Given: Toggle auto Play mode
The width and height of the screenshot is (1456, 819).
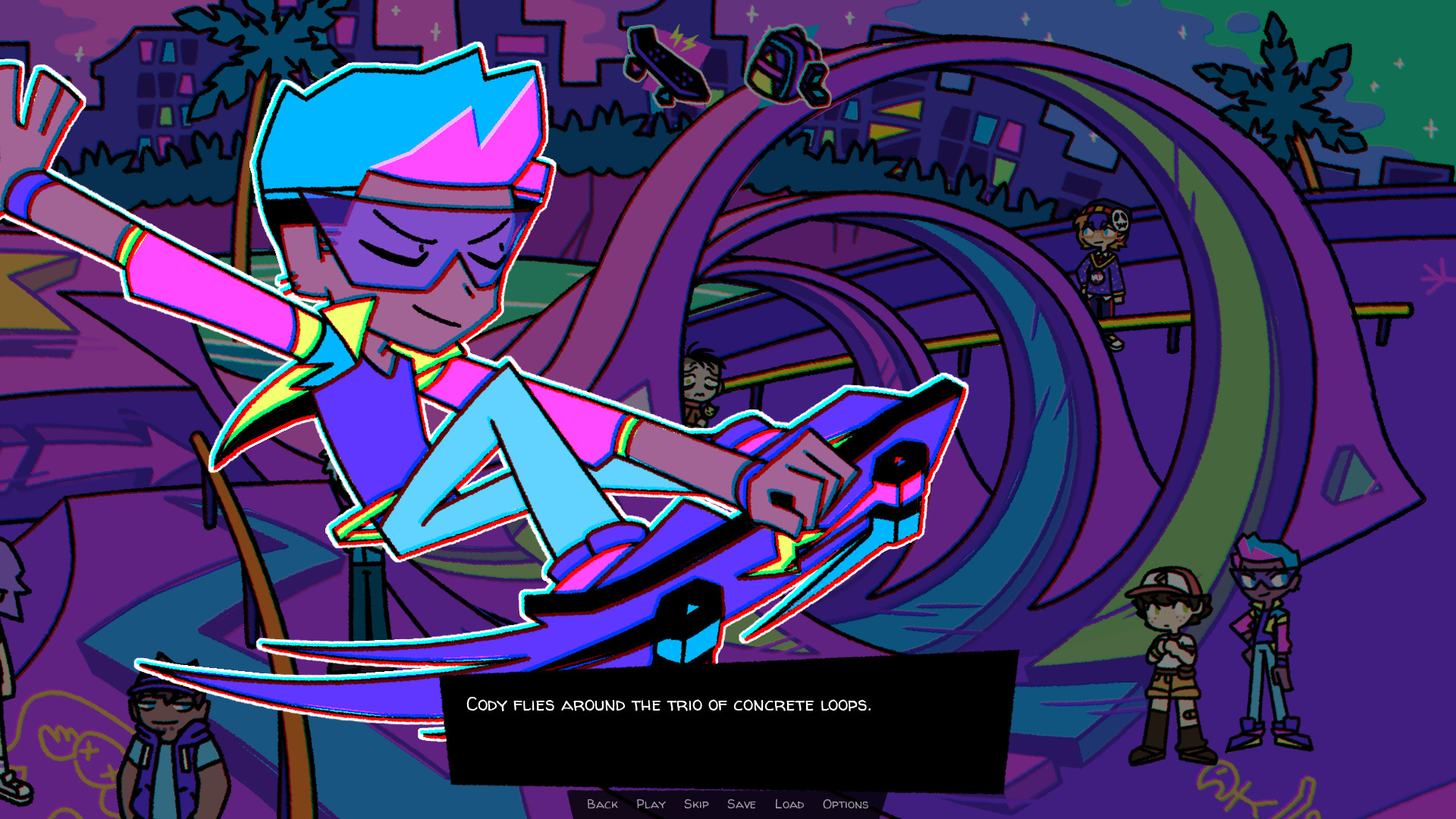Looking at the screenshot, I should tap(651, 805).
